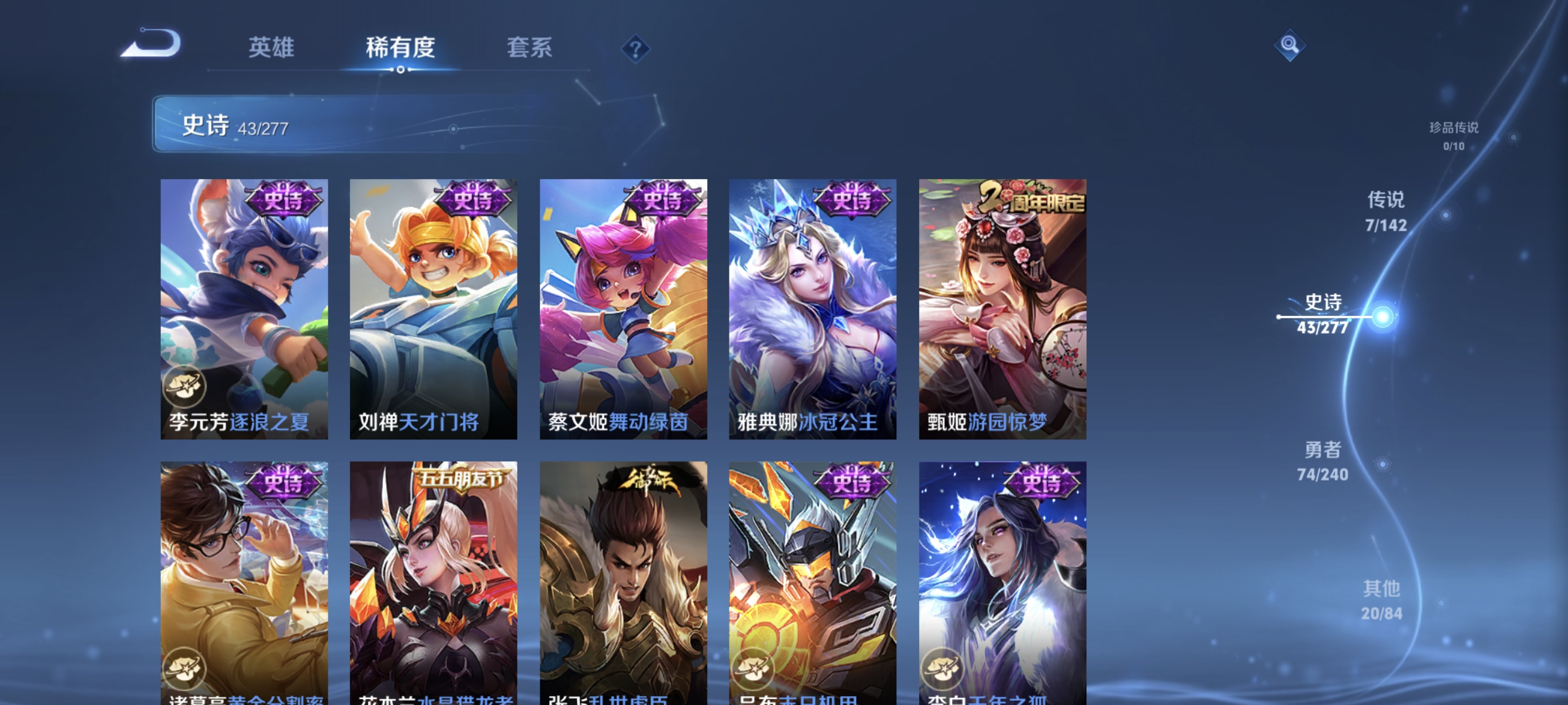This screenshot has height=705, width=1568.
Task: Open the 其他 20/84 category
Action: [x=1383, y=600]
